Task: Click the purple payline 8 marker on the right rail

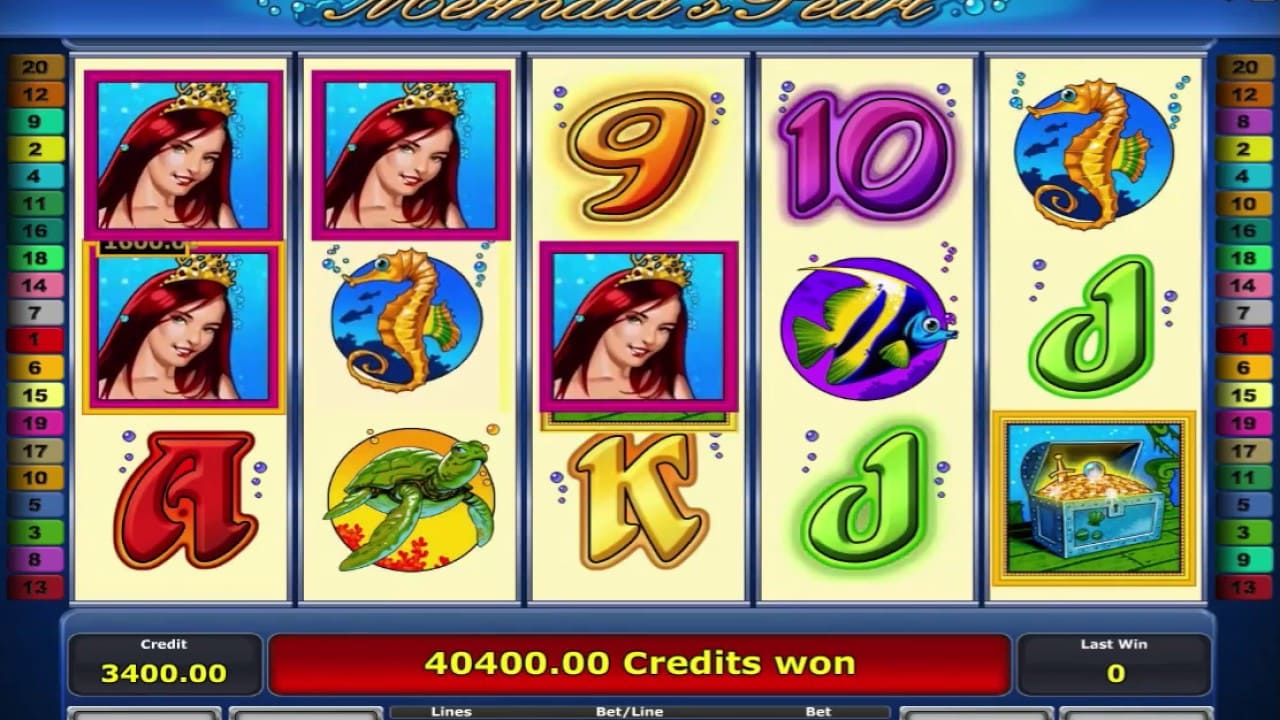Action: tap(1243, 122)
